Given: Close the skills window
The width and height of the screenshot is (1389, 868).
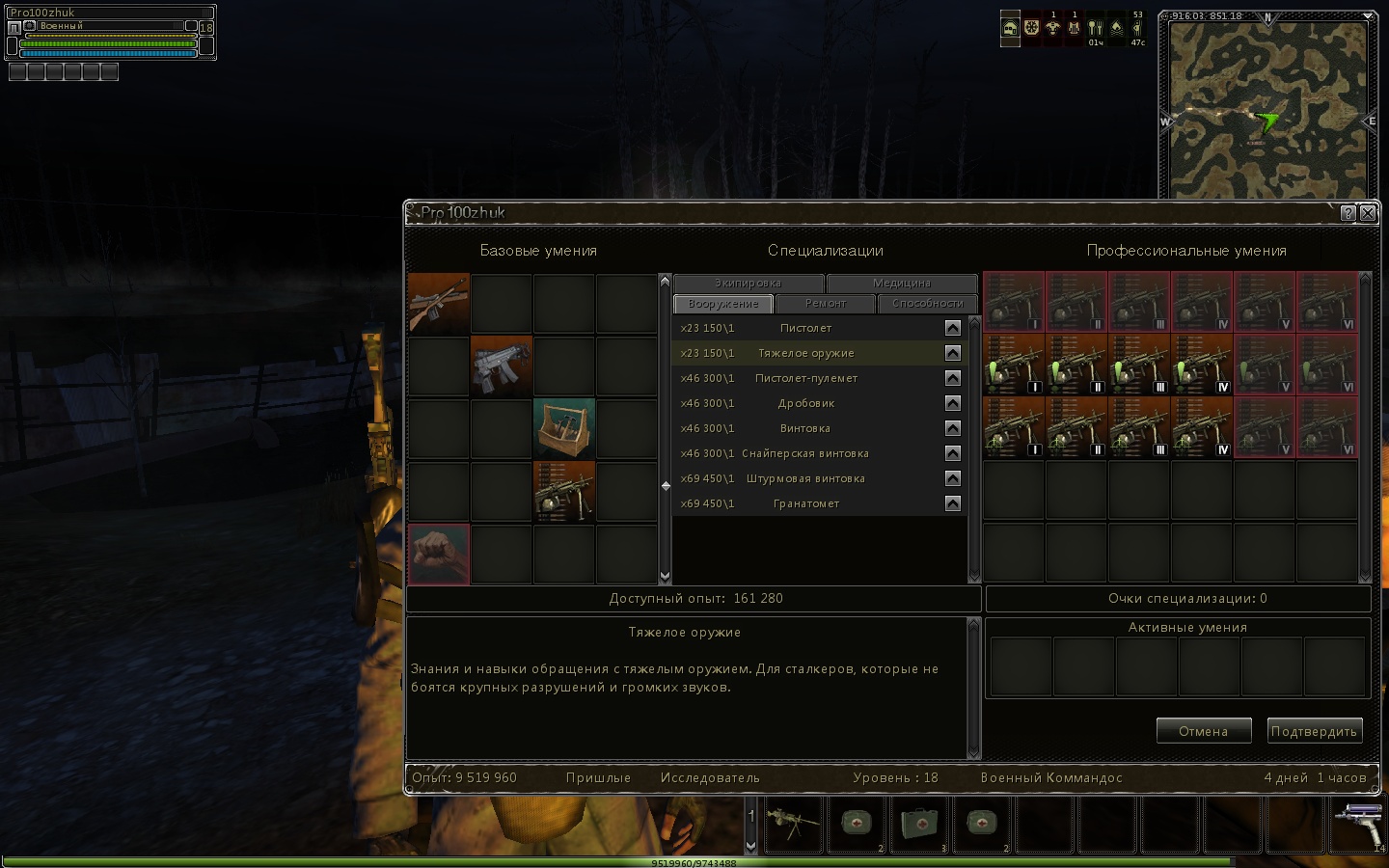Looking at the screenshot, I should [x=1367, y=213].
